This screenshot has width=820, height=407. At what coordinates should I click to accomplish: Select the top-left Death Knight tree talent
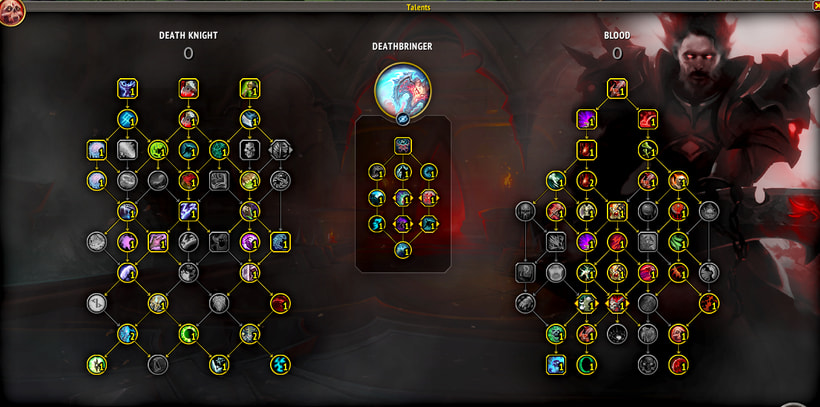(127, 89)
